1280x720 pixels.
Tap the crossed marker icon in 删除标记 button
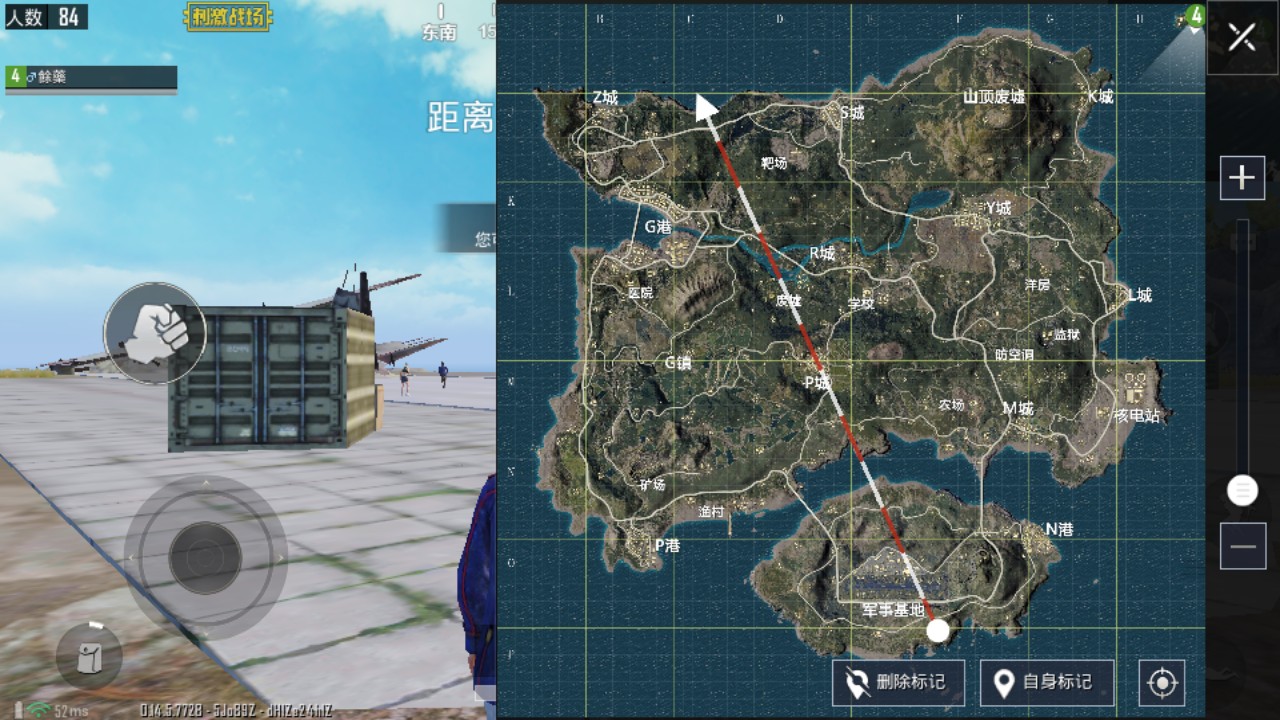855,682
